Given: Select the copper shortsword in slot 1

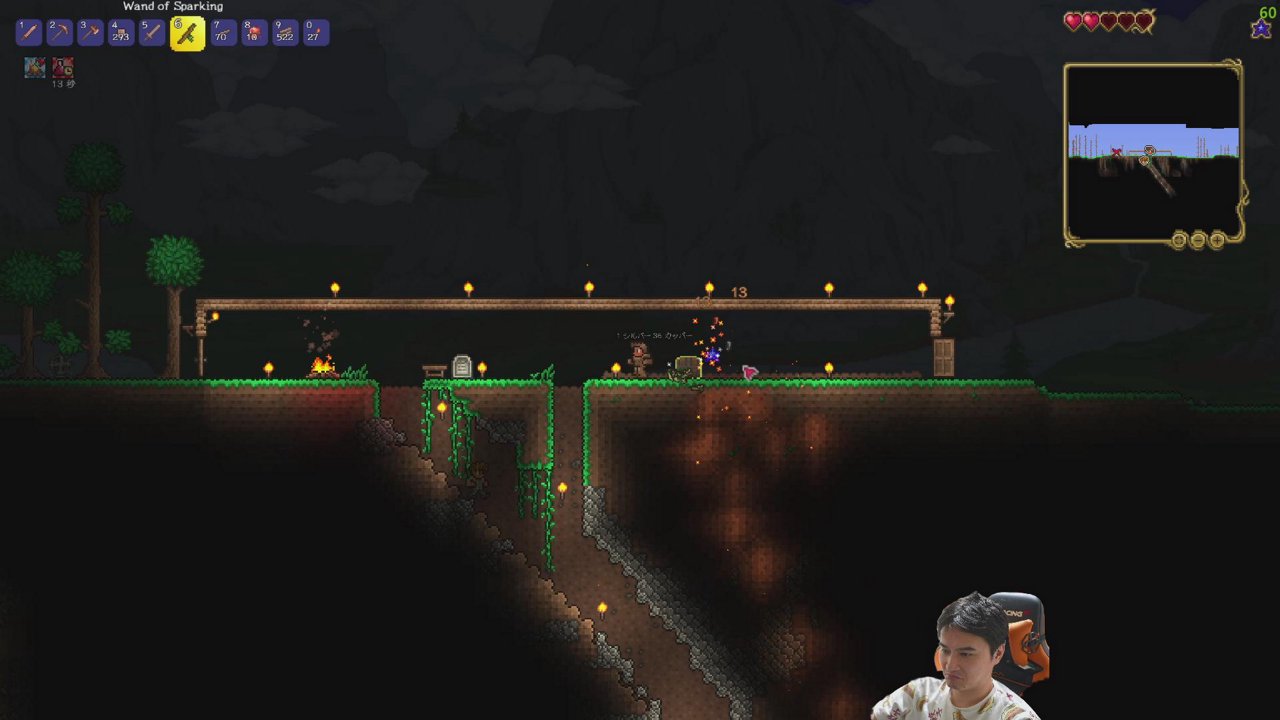Looking at the screenshot, I should (29, 32).
